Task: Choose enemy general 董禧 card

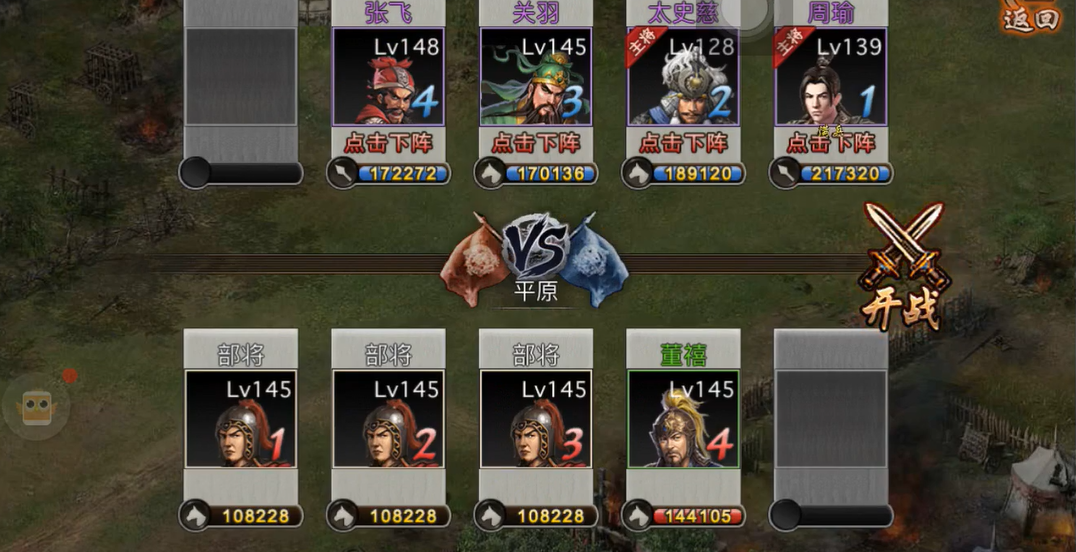Action: click(684, 419)
